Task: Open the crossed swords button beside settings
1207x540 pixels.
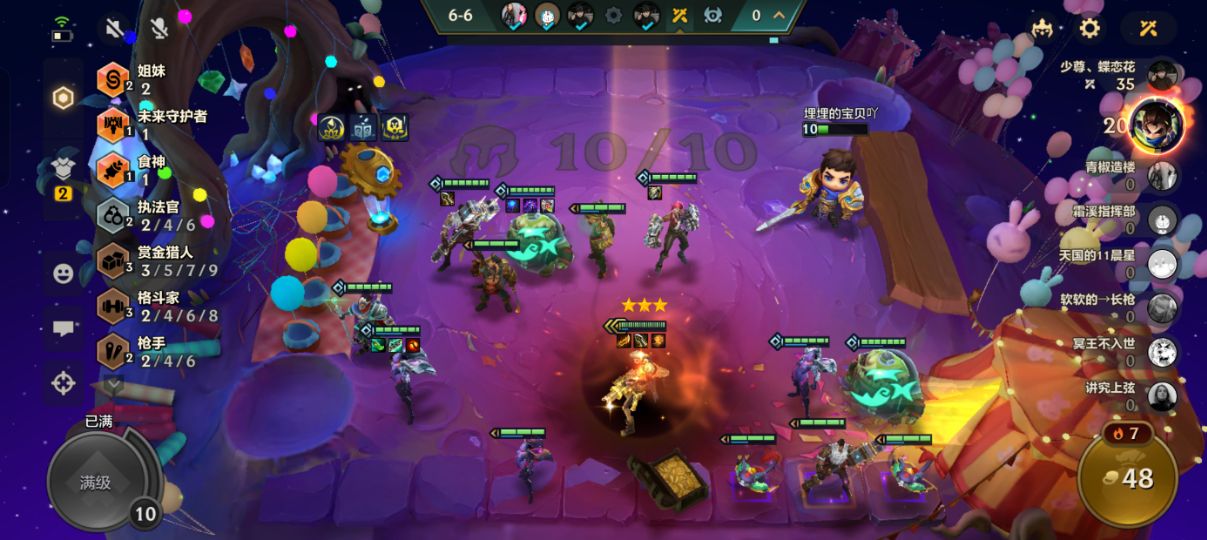Action: point(1148,28)
